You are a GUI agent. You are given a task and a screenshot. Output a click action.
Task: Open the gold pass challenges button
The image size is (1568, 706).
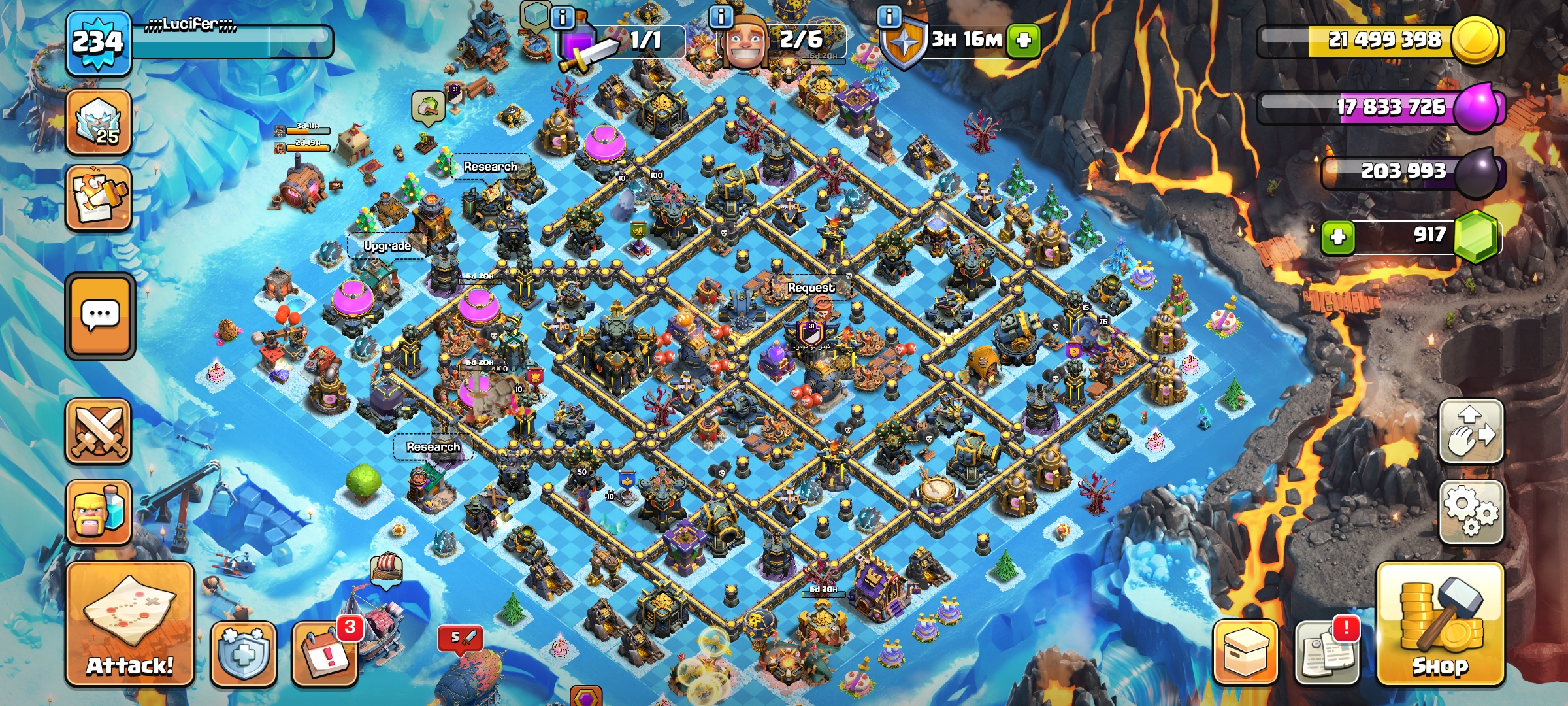point(99,198)
